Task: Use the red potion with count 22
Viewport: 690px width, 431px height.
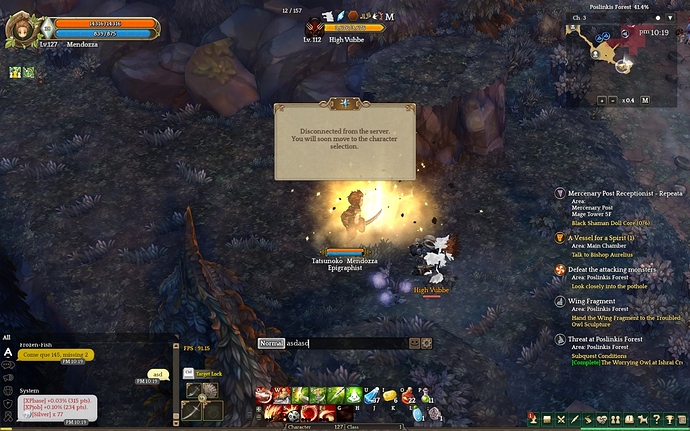Action: 408,395
